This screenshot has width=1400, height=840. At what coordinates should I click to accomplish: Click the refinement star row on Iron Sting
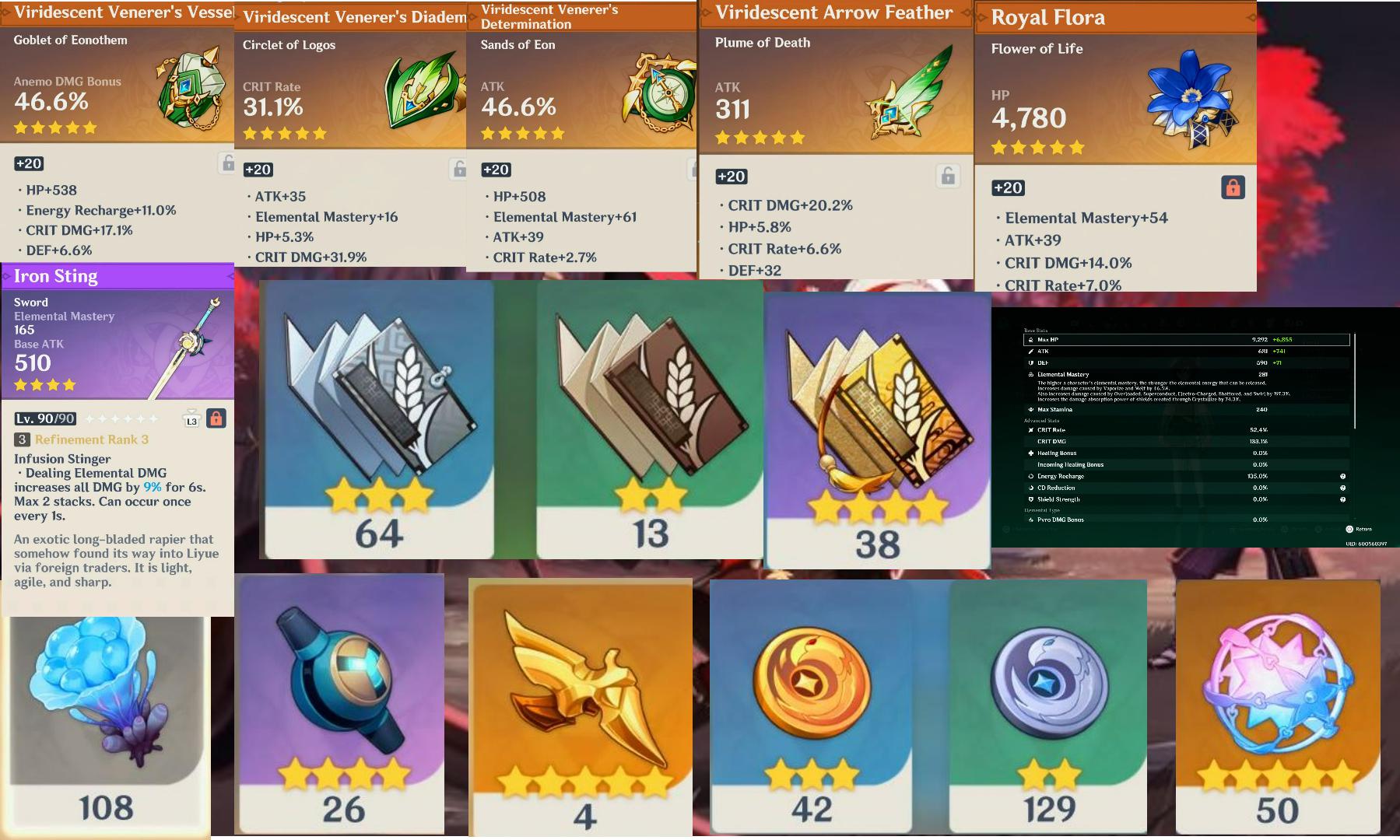pos(121,420)
